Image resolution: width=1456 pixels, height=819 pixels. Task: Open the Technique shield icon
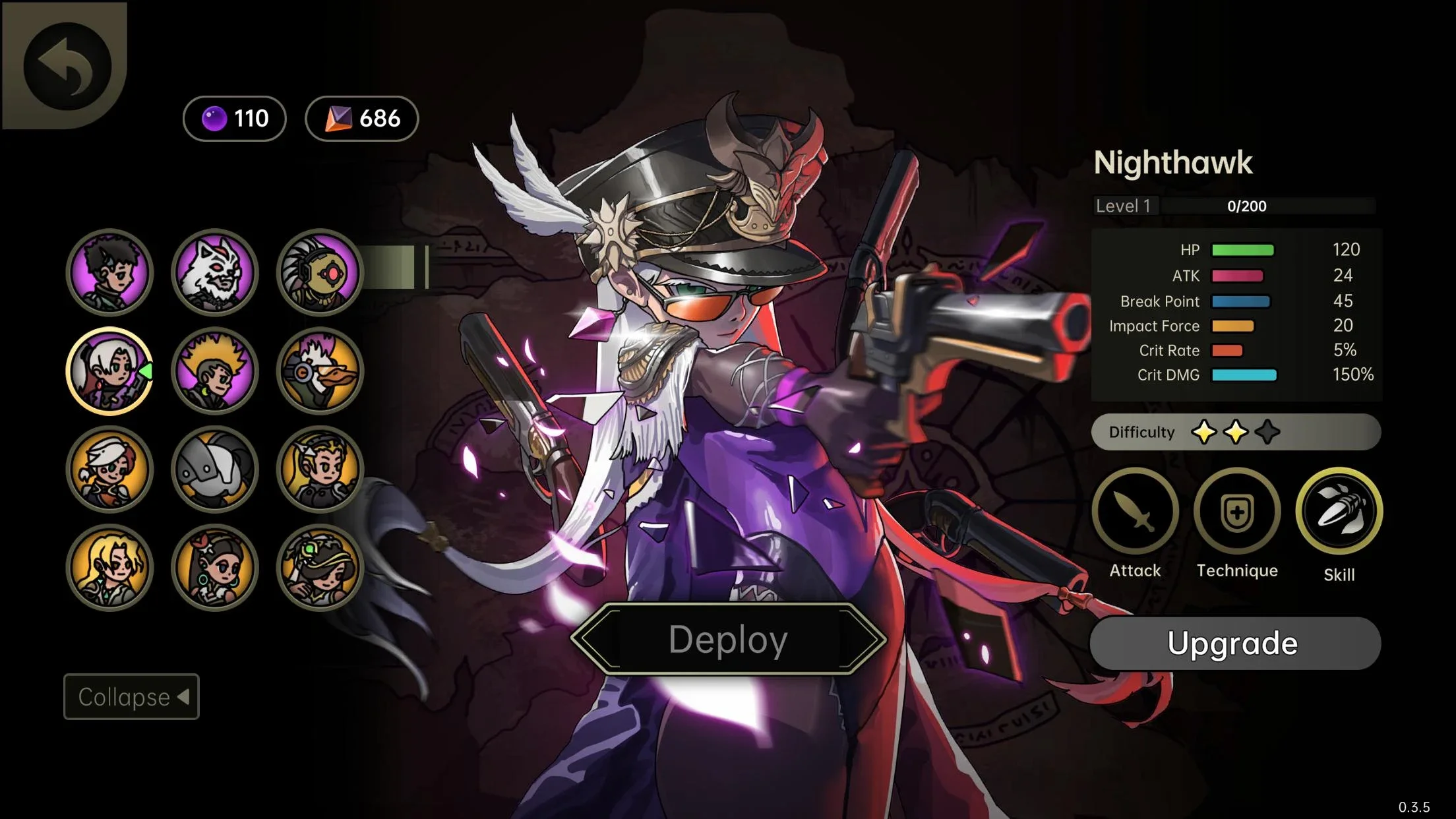click(x=1237, y=512)
